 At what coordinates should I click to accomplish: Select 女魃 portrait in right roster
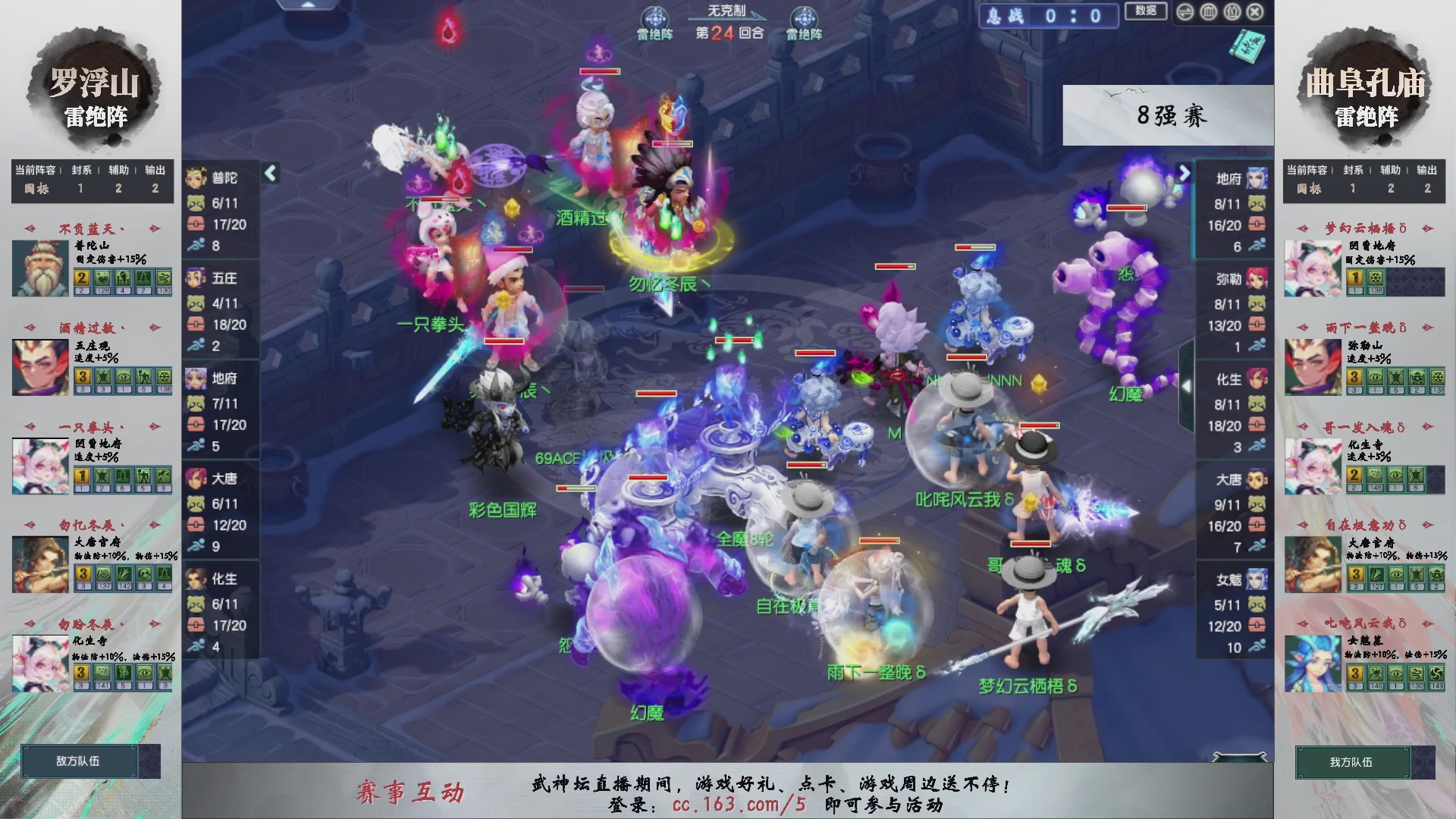(x=1257, y=579)
